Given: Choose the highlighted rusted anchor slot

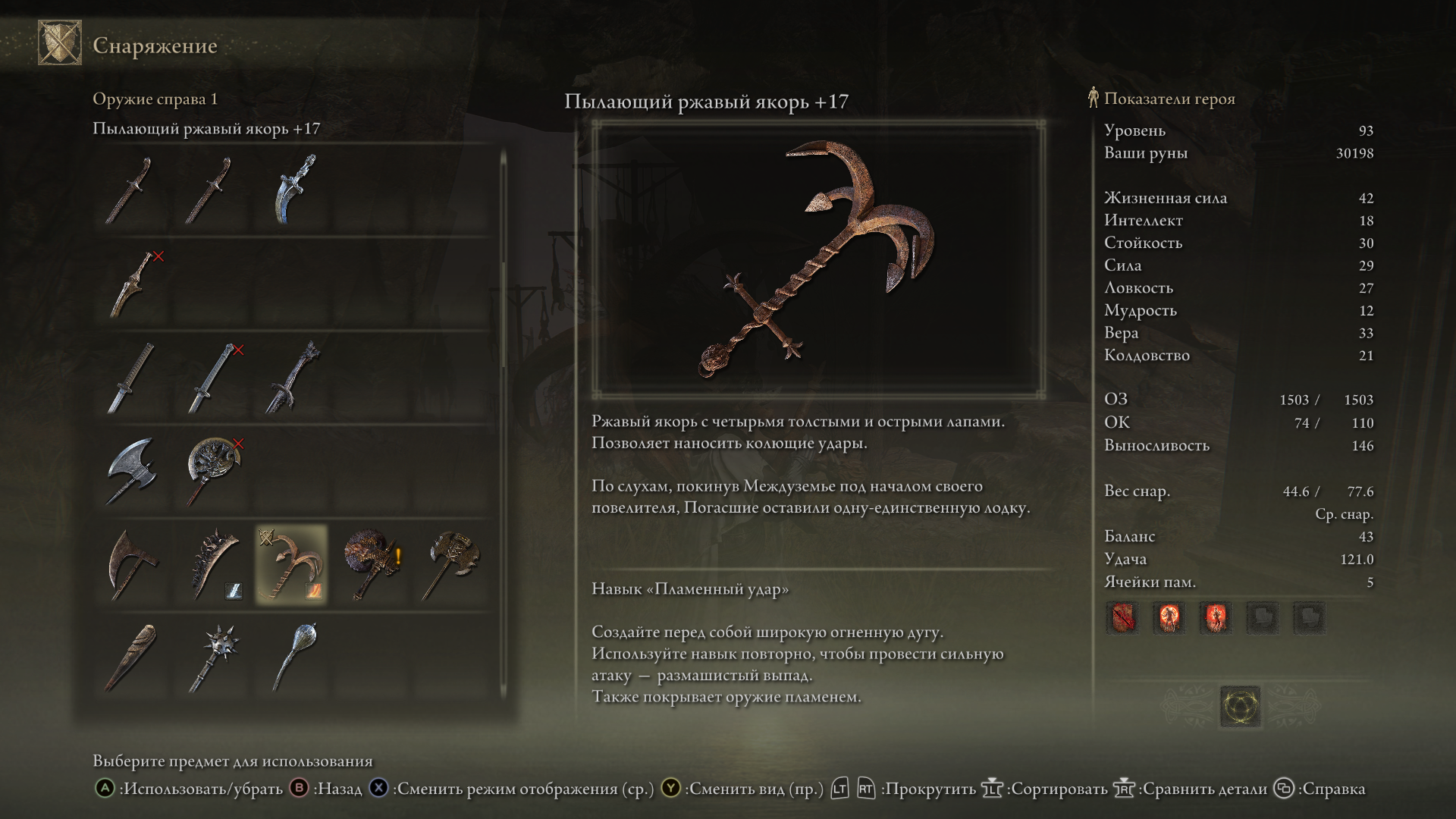Looking at the screenshot, I should 292,565.
